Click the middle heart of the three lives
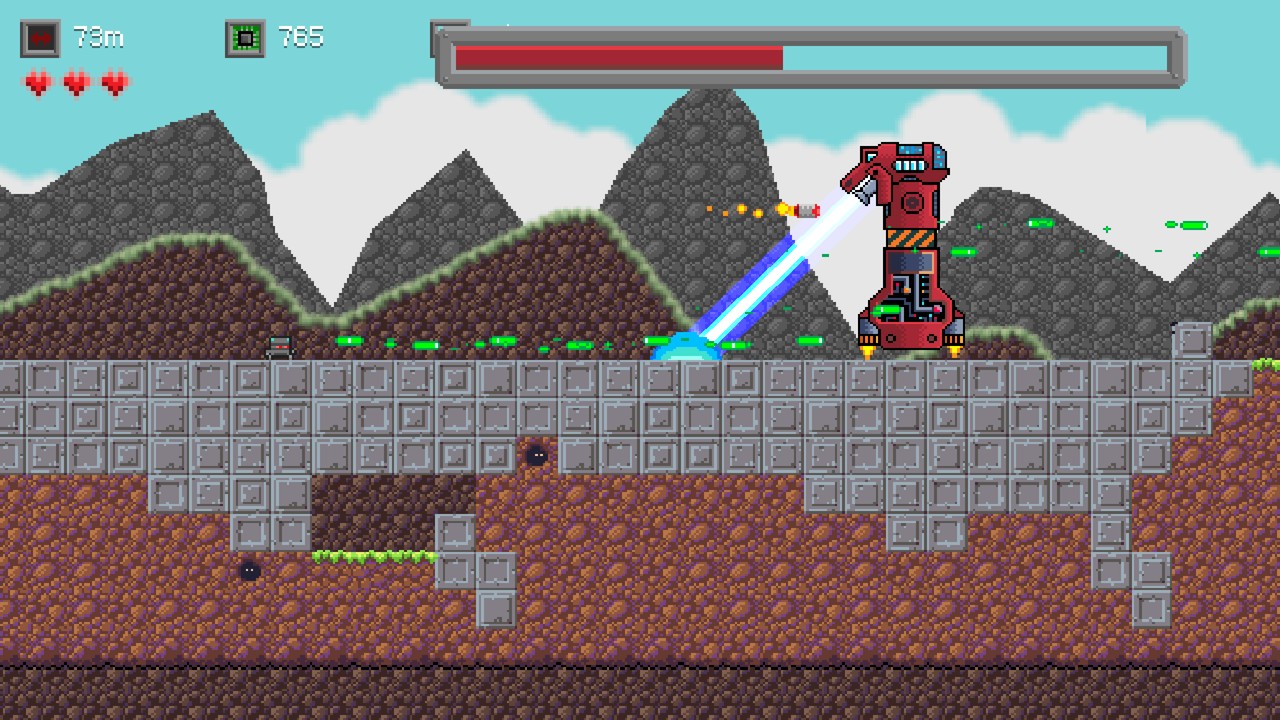This screenshot has height=720, width=1280. [x=76, y=84]
